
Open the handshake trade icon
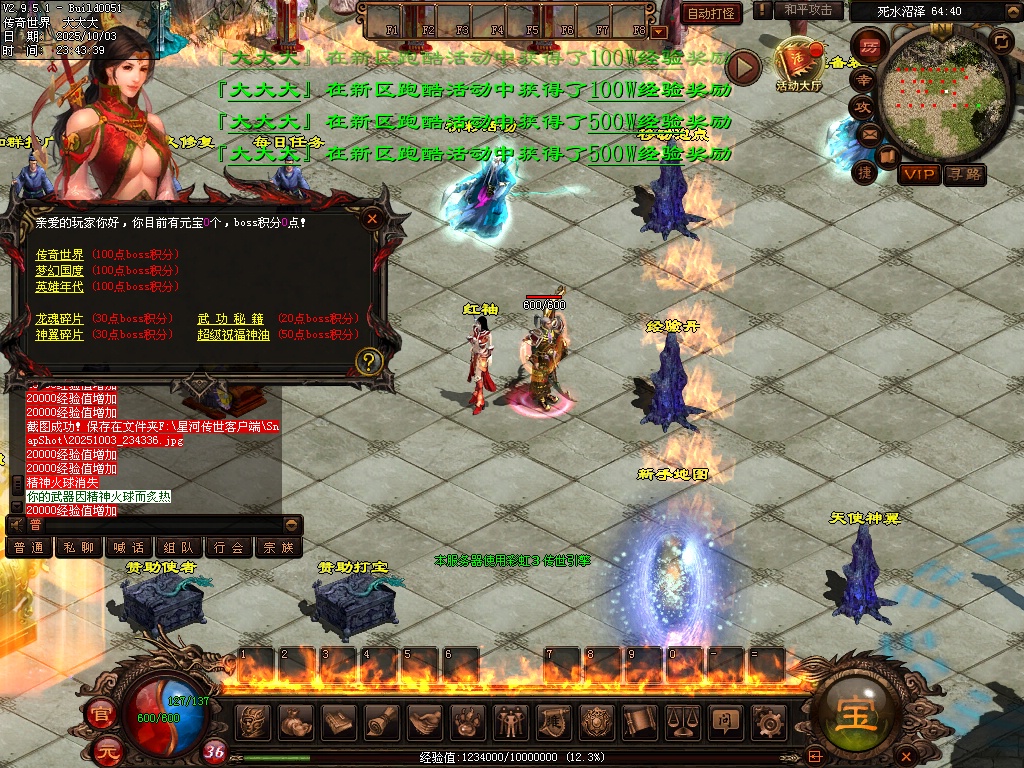point(425,721)
